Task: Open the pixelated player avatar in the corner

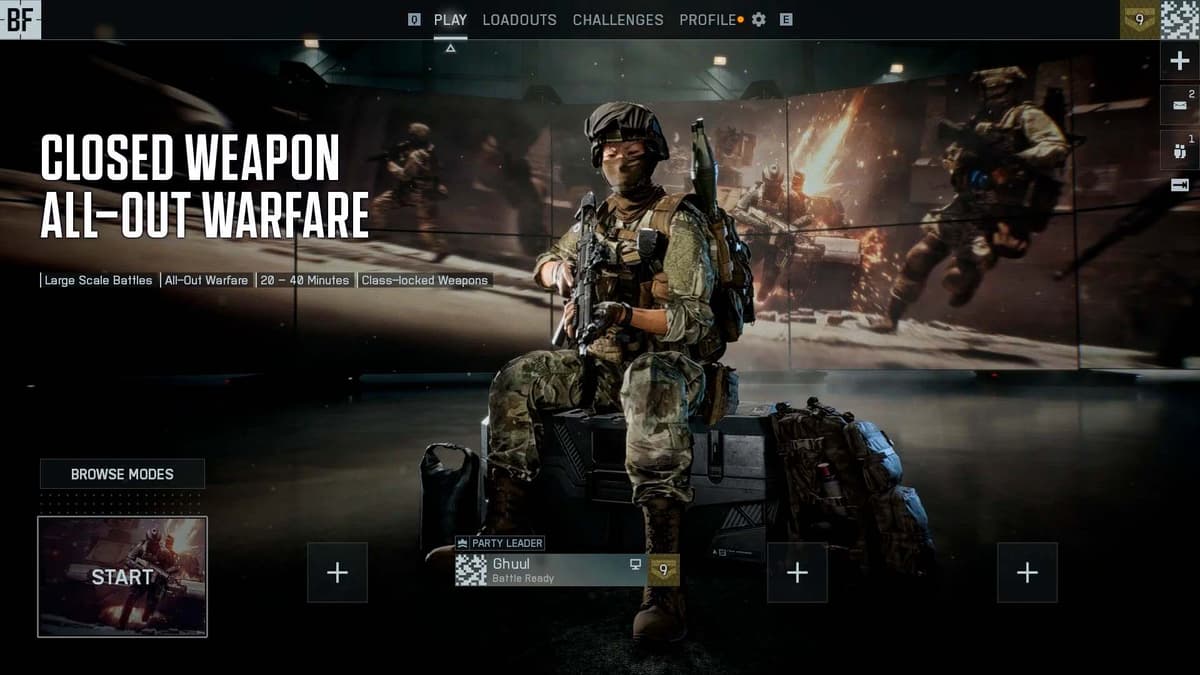Action: pyautogui.click(x=1179, y=20)
